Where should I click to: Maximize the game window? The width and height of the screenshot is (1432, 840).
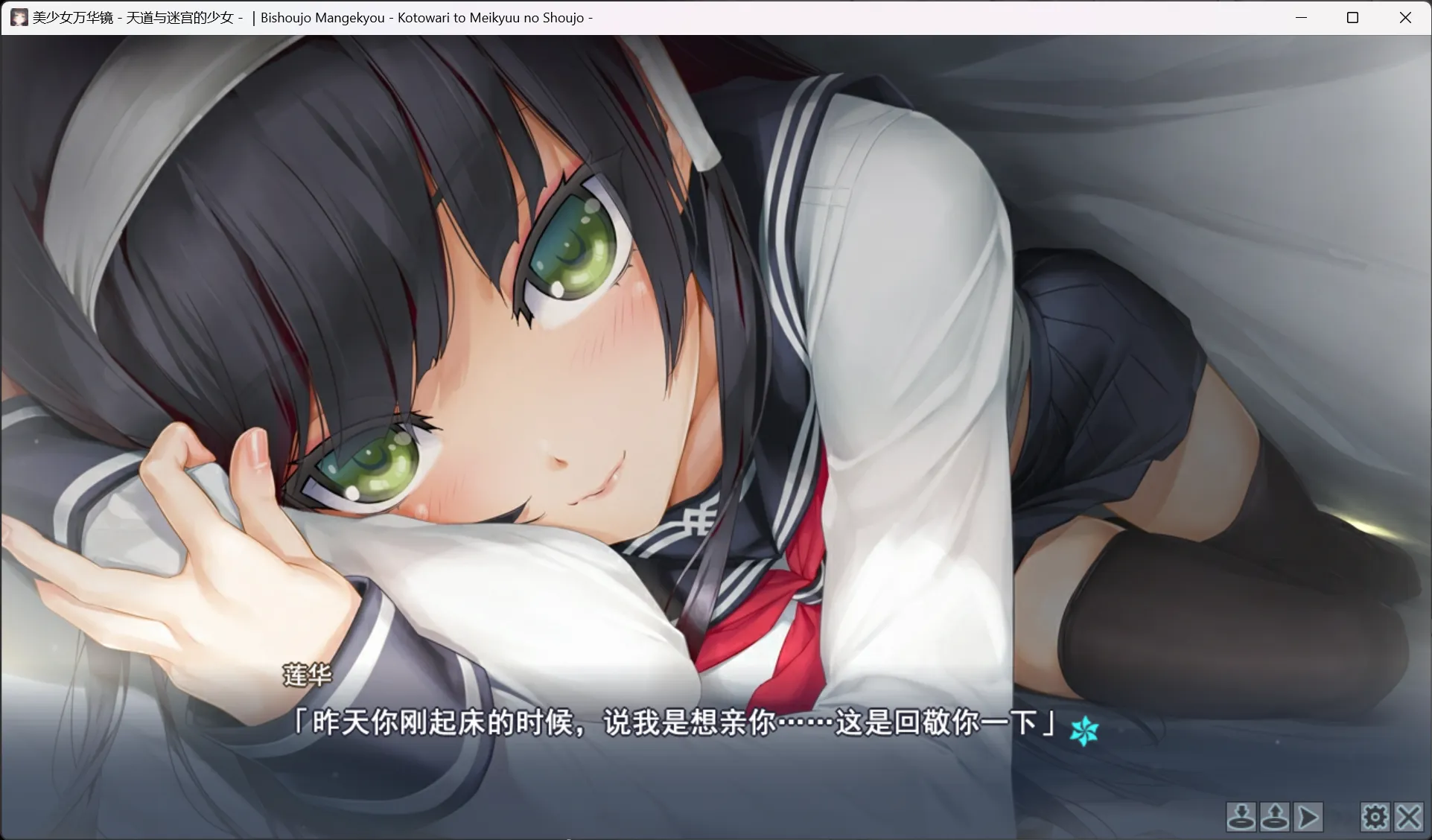click(1353, 17)
